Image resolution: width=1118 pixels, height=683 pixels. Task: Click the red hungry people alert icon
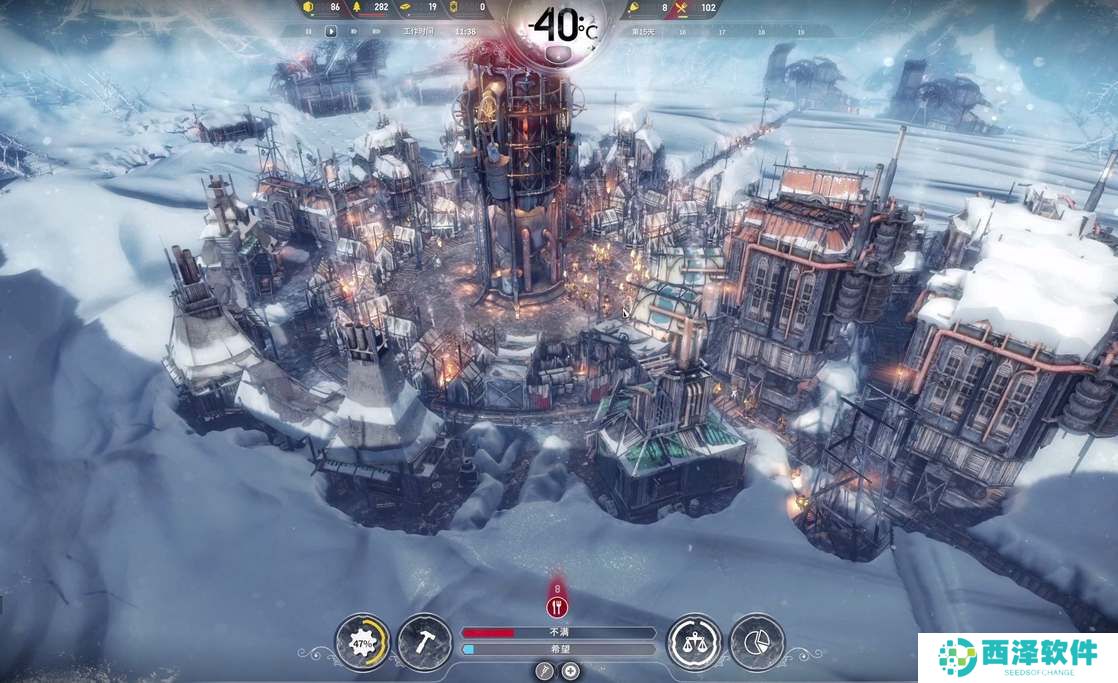tap(558, 606)
